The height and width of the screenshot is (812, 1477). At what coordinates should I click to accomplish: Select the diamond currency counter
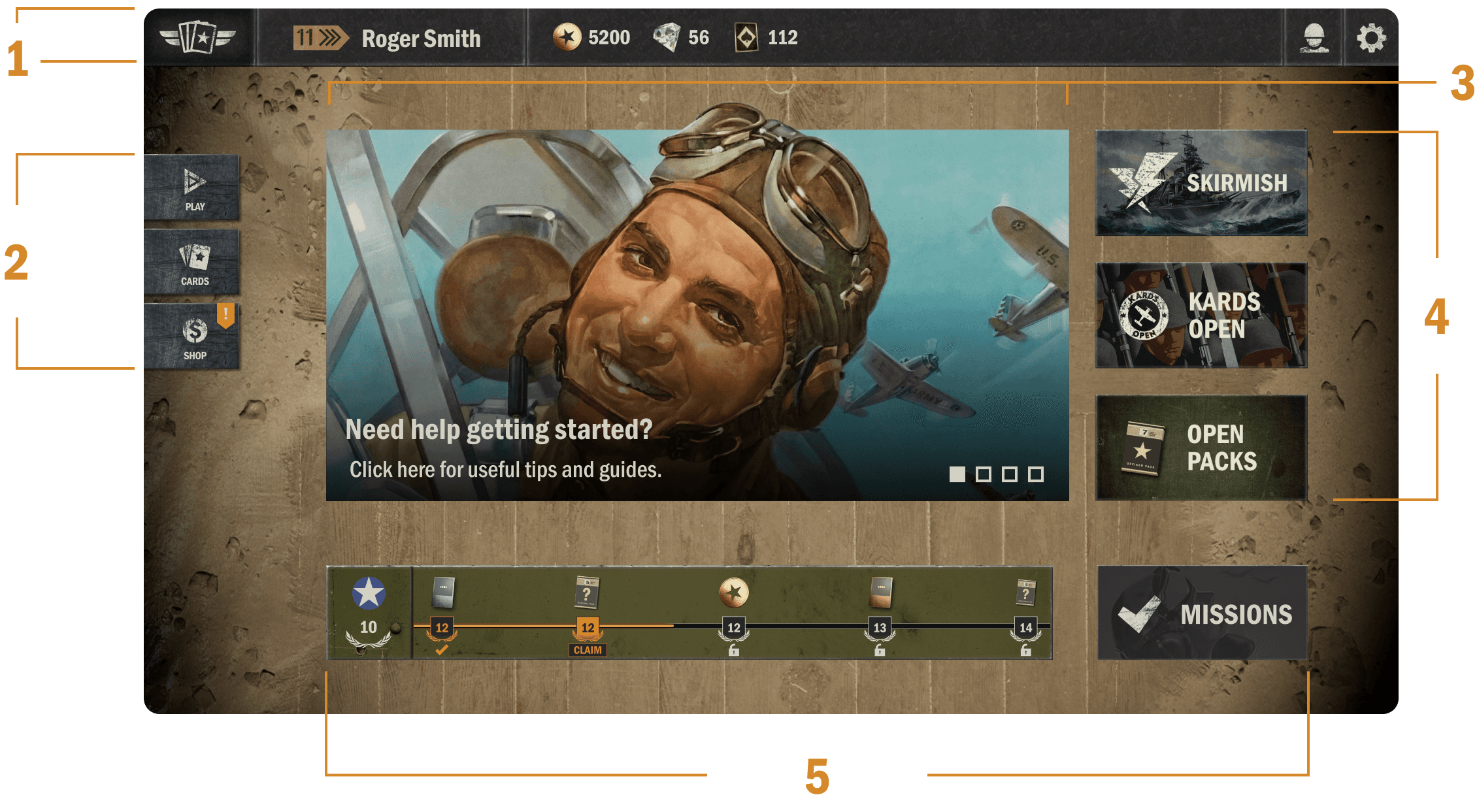(x=682, y=37)
